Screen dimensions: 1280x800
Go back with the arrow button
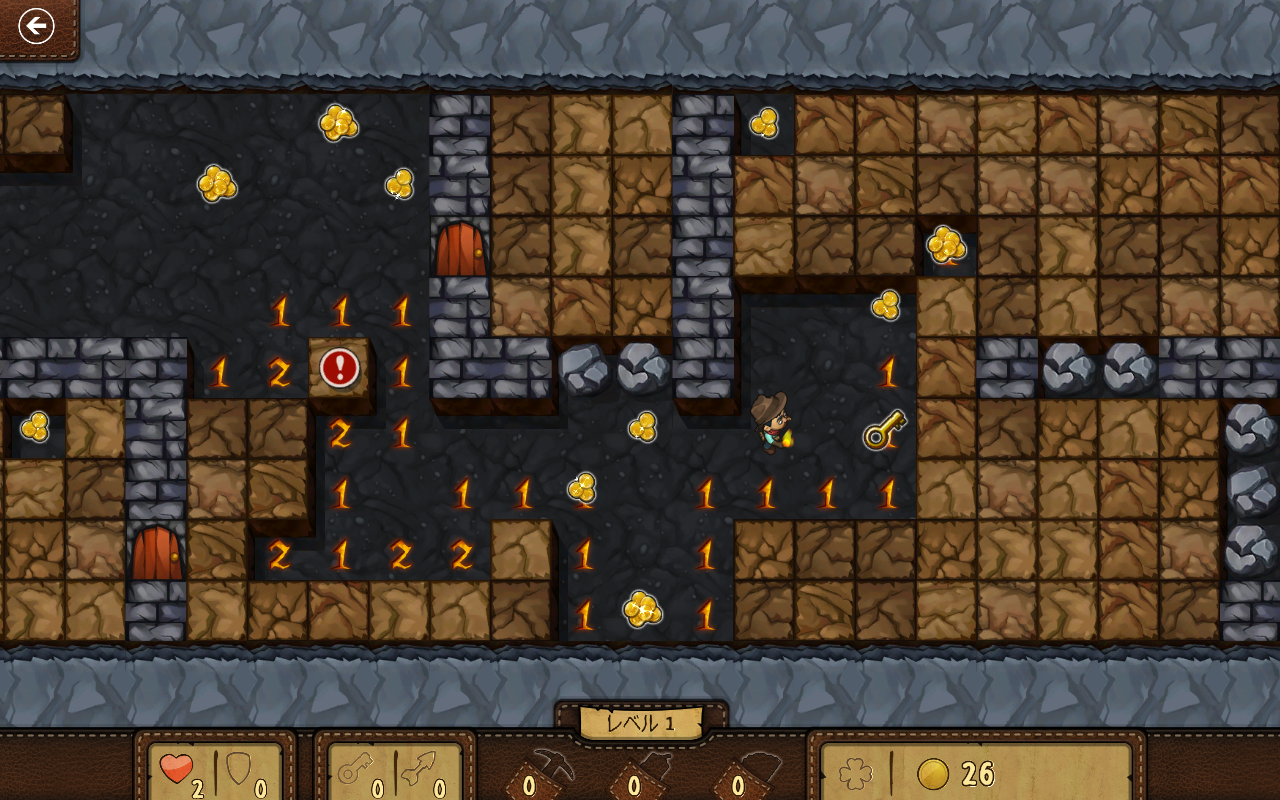[36, 26]
